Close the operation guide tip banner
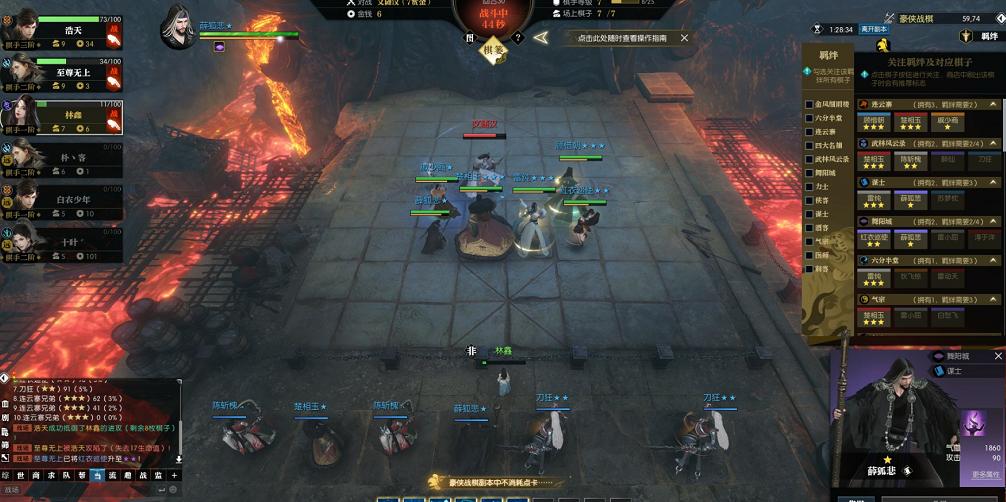This screenshot has height=502, width=1006. point(684,38)
